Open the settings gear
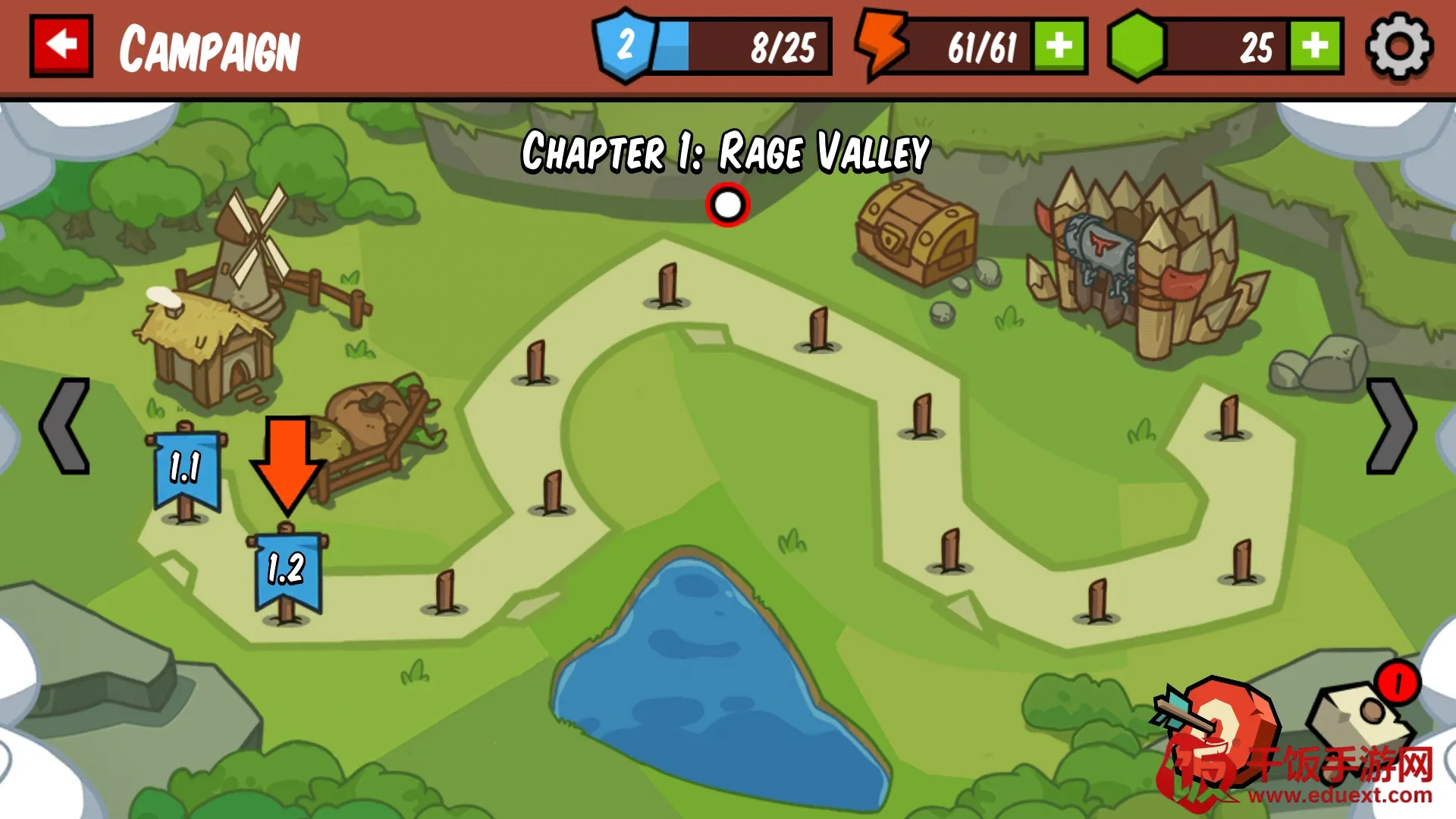The width and height of the screenshot is (1456, 819). coord(1398,47)
